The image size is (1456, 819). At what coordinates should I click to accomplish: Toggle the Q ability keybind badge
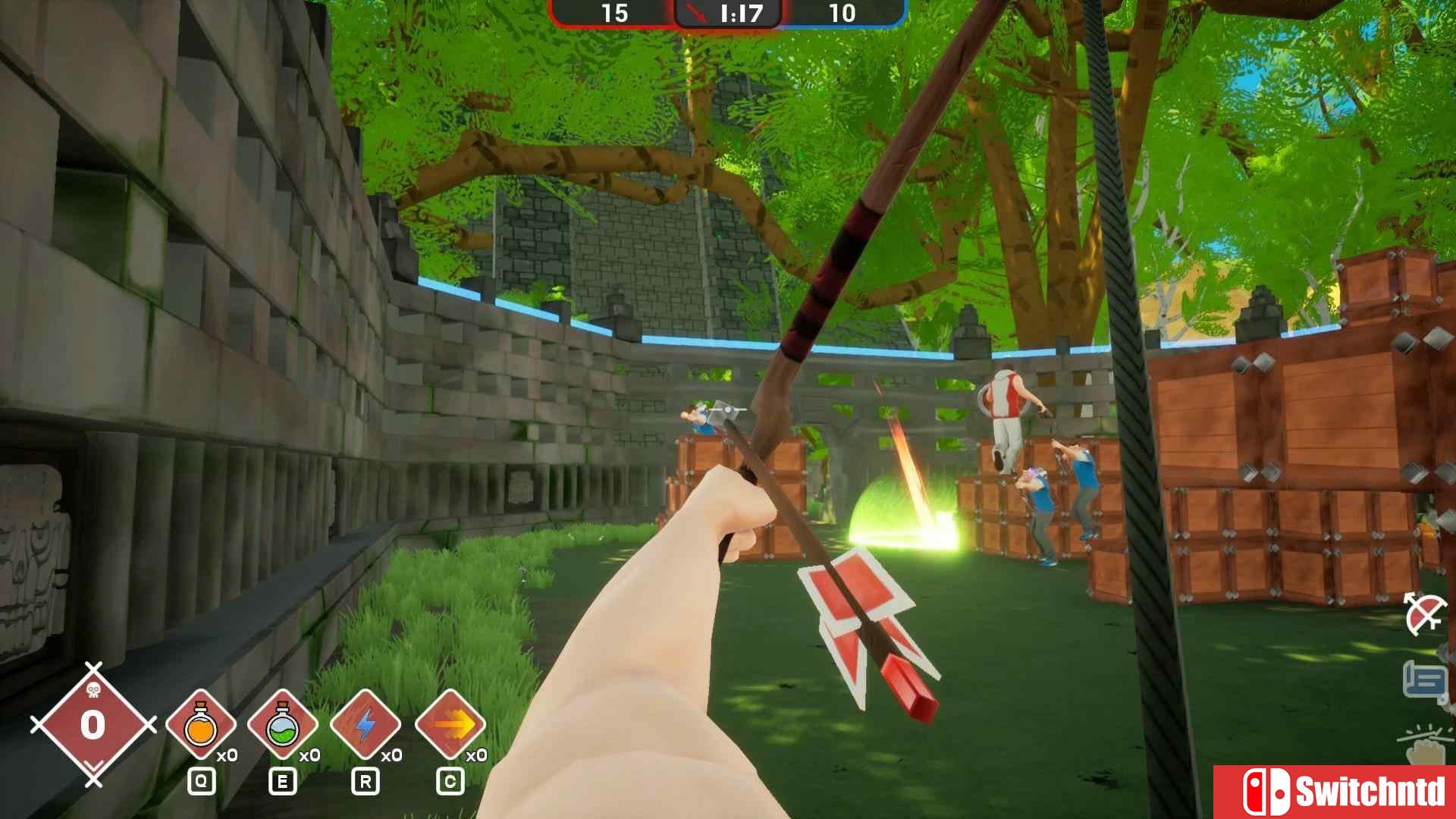(x=202, y=780)
